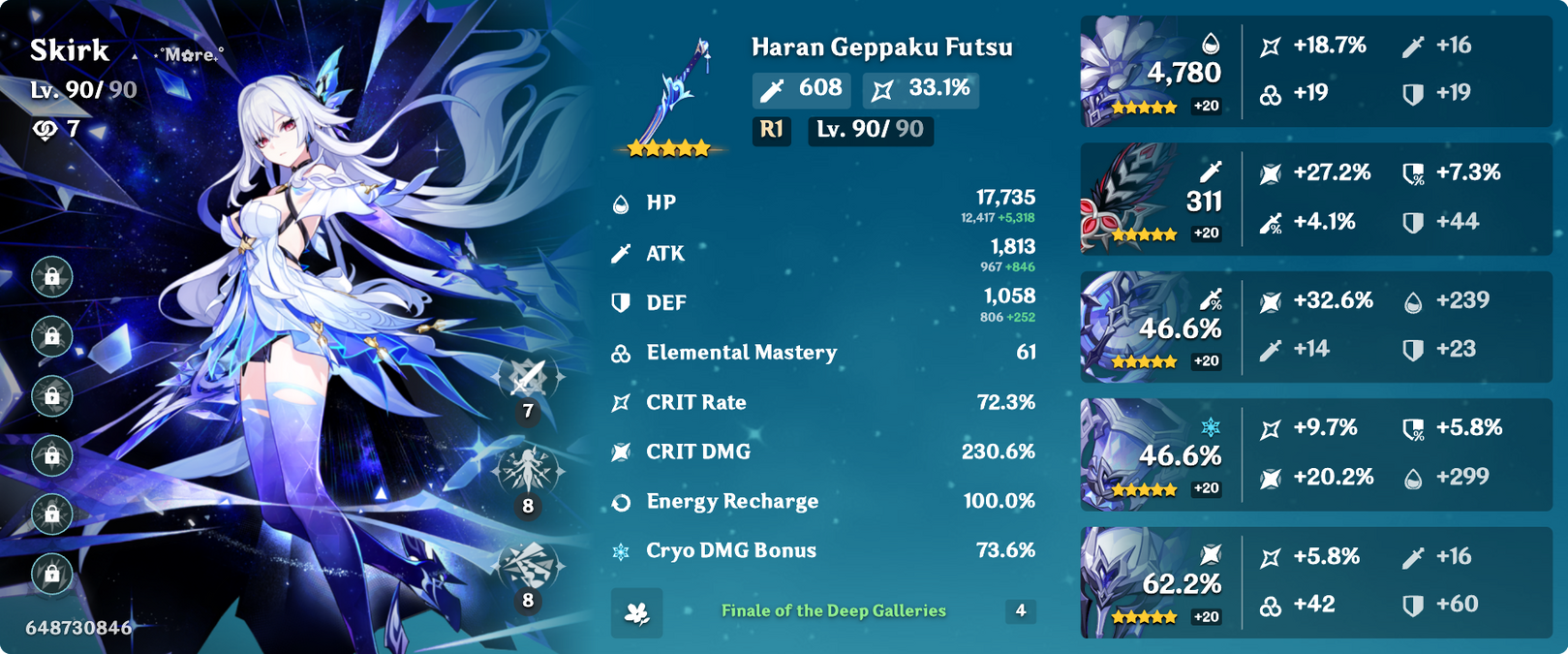Open the elemental skill talent icon
The width and height of the screenshot is (1568, 654).
[x=528, y=472]
